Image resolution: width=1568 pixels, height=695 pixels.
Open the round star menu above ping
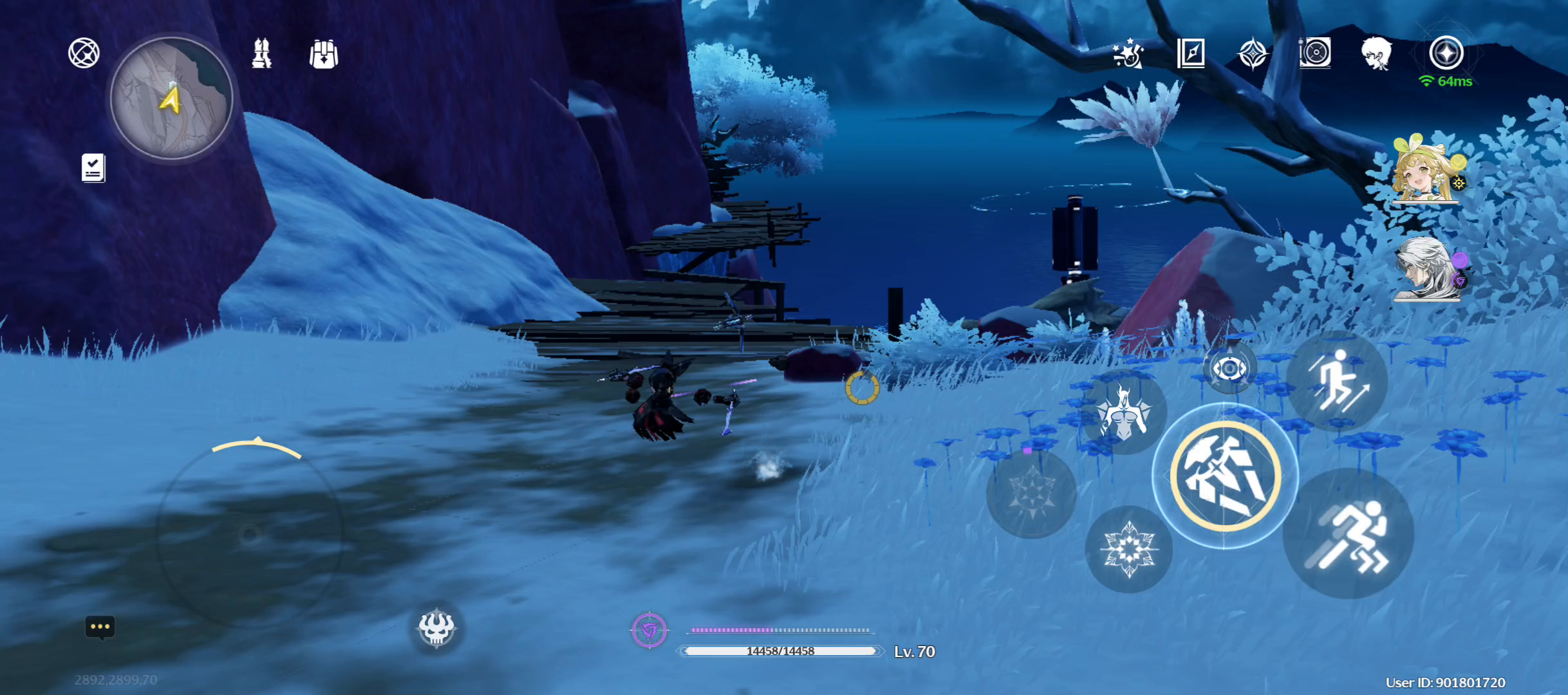coord(1446,52)
